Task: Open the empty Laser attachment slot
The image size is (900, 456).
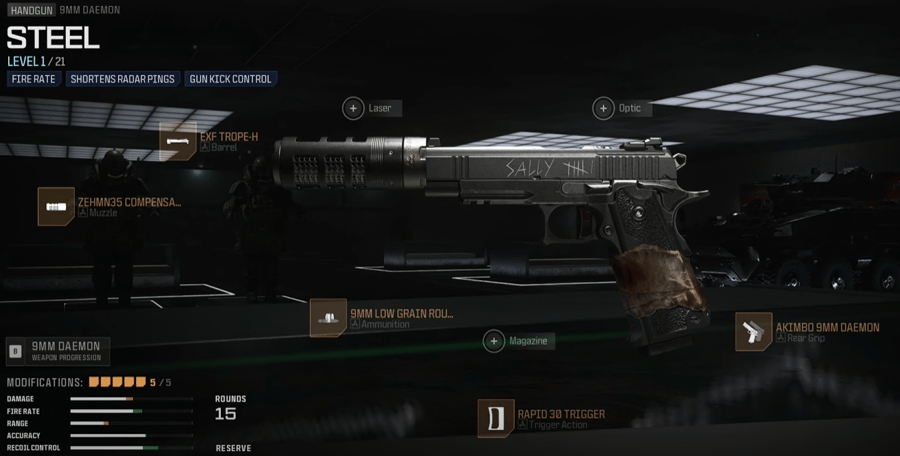Action: click(x=353, y=108)
